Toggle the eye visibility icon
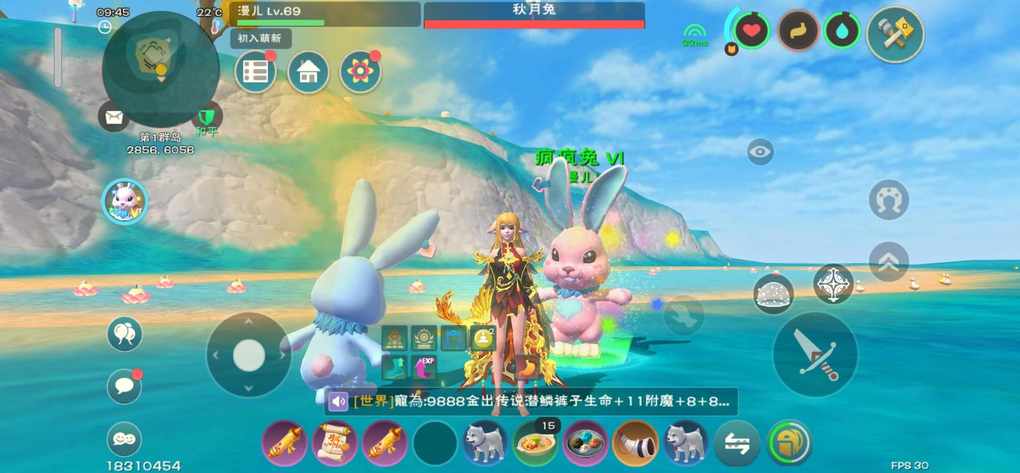The image size is (1020, 473). [x=760, y=152]
